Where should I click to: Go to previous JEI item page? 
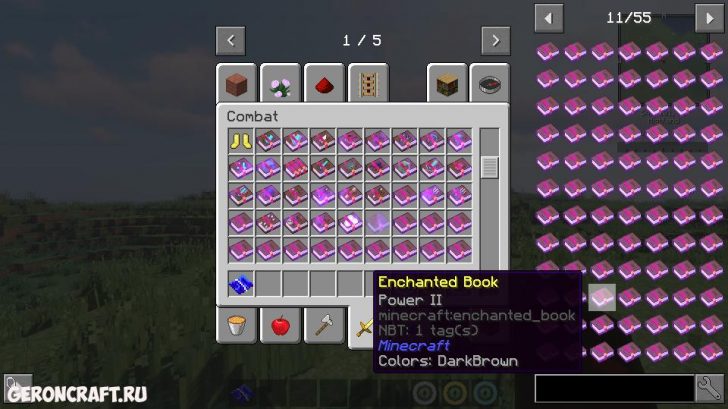pyautogui.click(x=548, y=17)
